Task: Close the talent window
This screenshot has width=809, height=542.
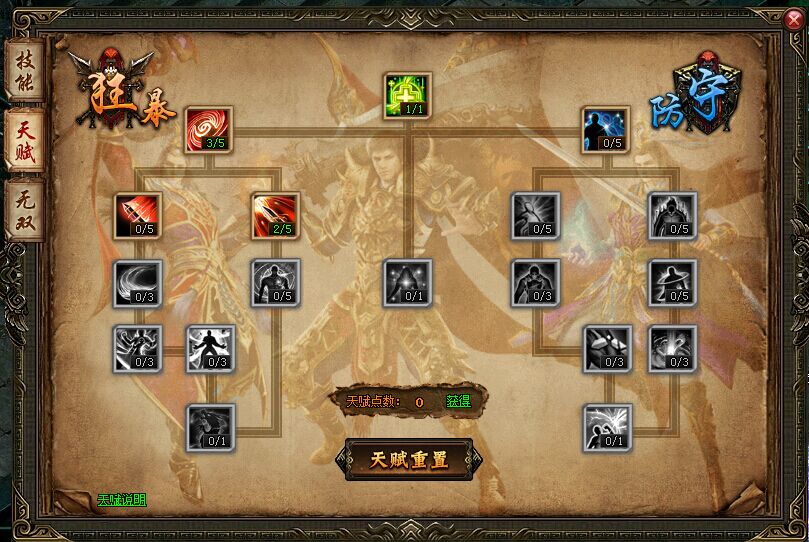Action: [x=794, y=16]
